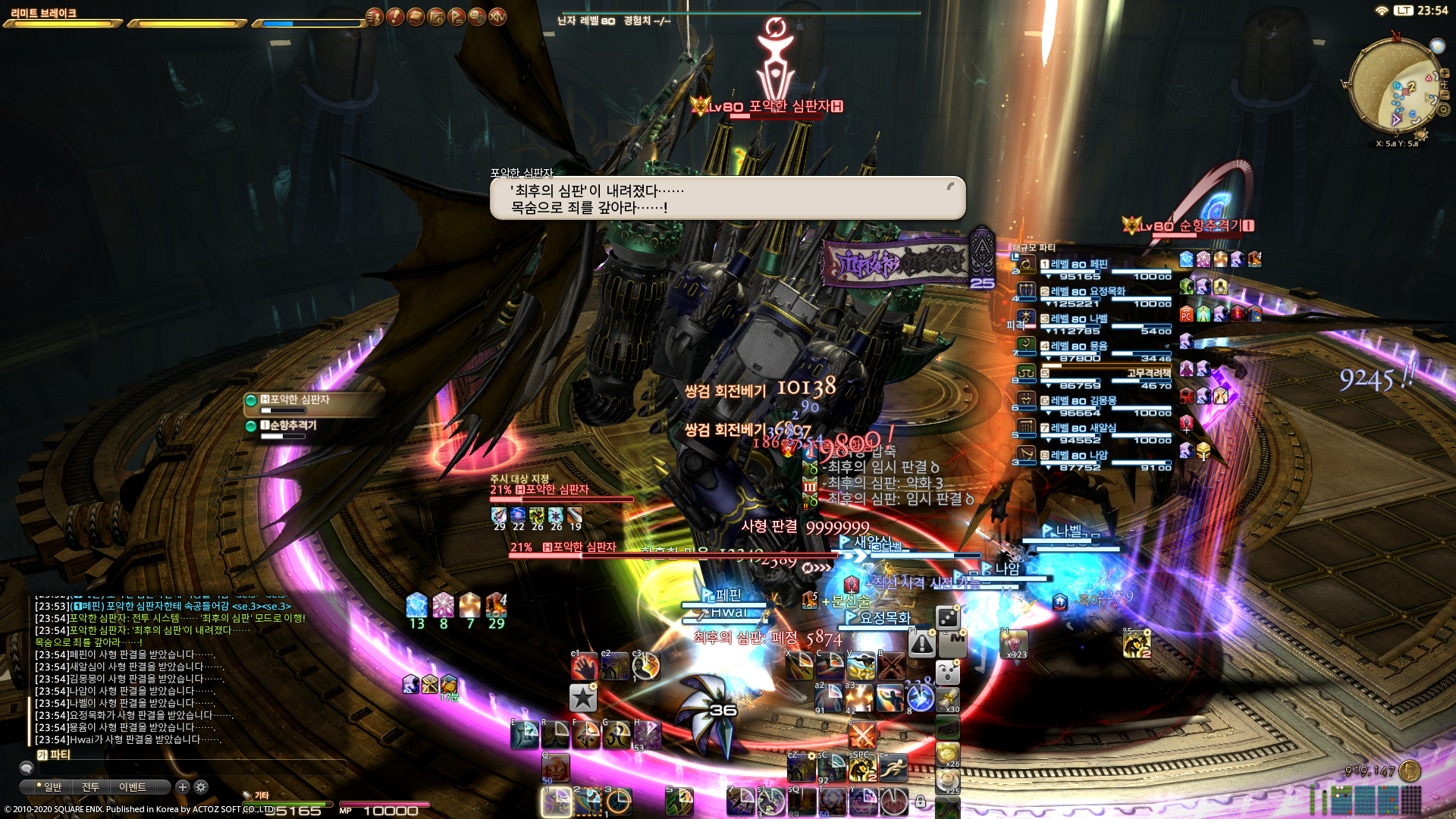The width and height of the screenshot is (1456, 819).
Task: Open chat log settings gear
Action: 201,787
